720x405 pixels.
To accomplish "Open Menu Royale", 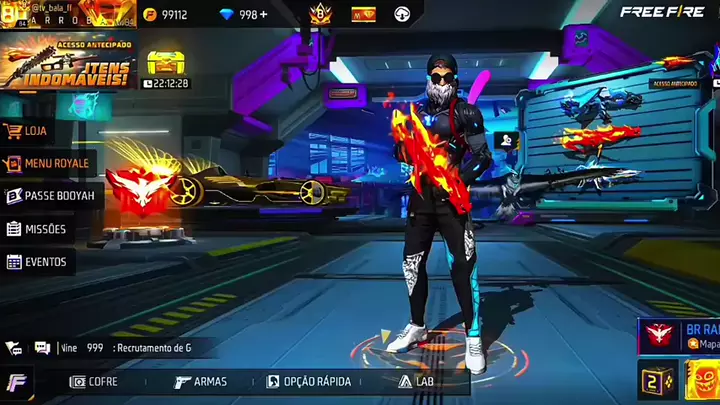I will [48, 163].
